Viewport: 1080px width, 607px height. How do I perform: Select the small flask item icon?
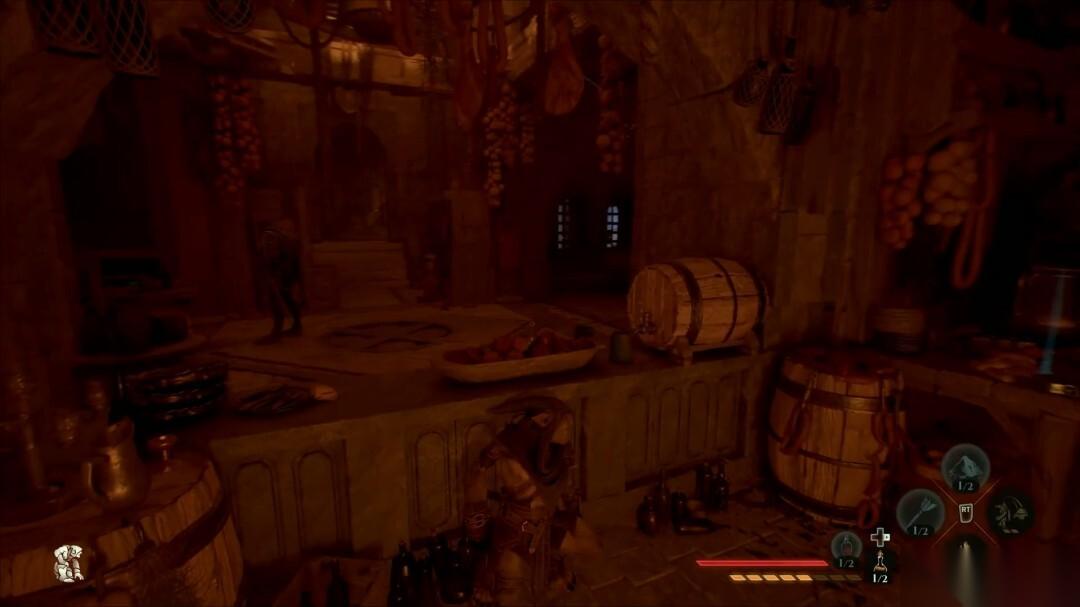tap(880, 563)
